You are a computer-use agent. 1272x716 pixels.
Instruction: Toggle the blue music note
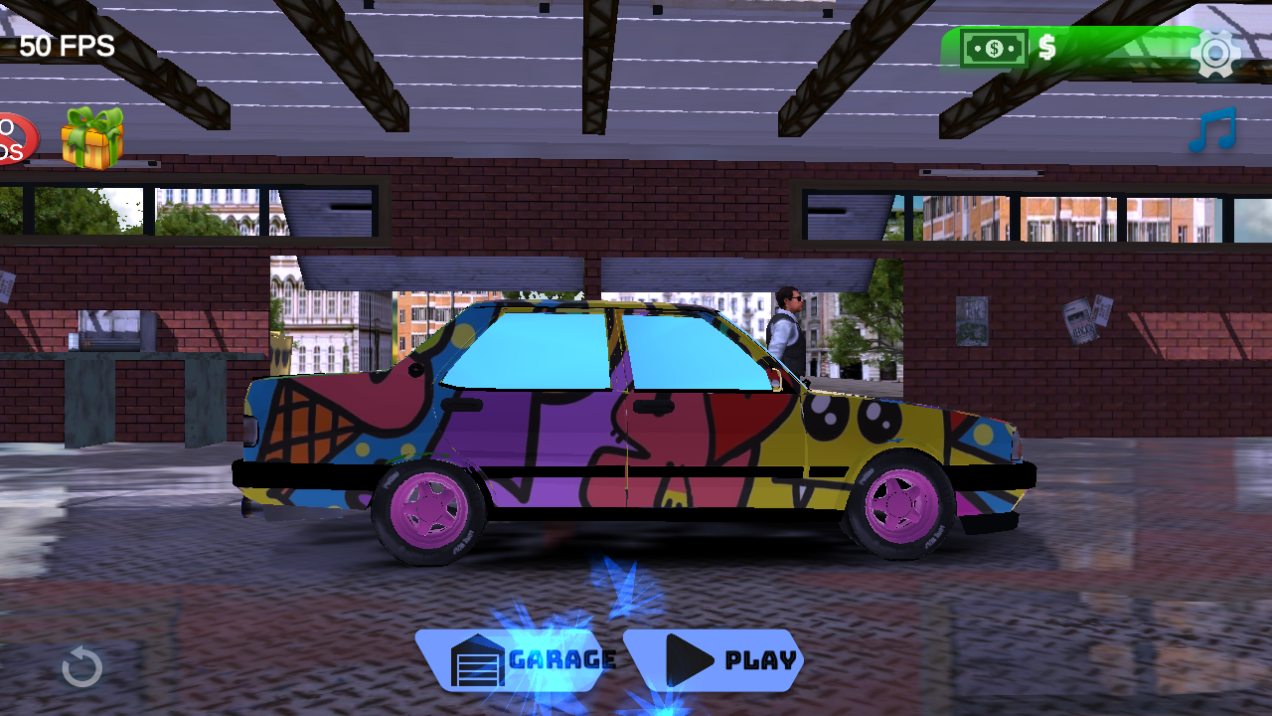coord(1213,130)
